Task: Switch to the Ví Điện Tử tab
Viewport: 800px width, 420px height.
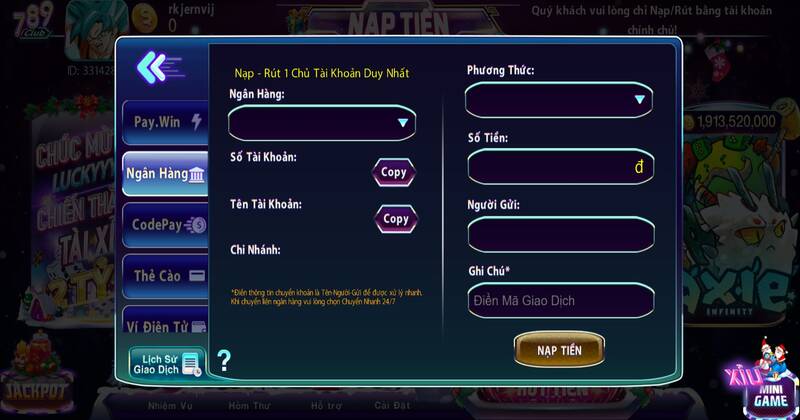Action: pyautogui.click(x=164, y=325)
